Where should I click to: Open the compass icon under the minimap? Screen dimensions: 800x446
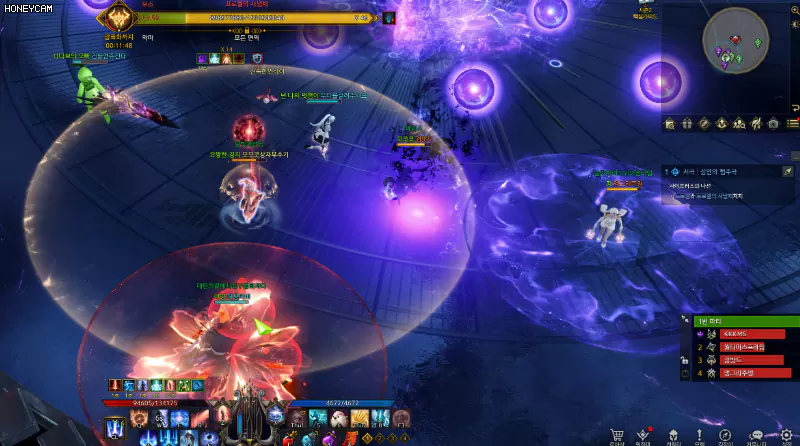pos(705,123)
